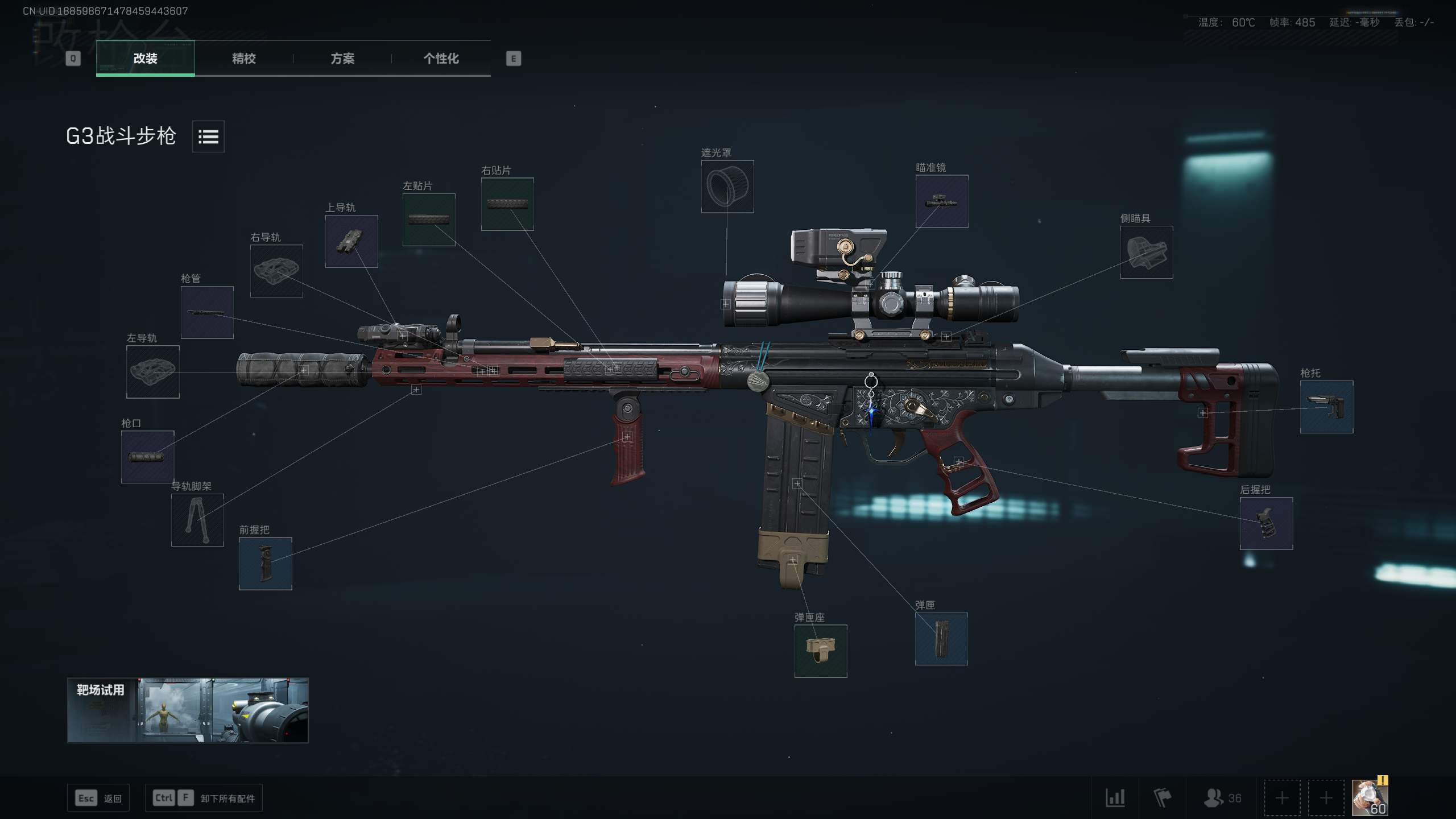Open the 枪口 muzzle slot
This screenshot has width=1456, height=819.
(147, 457)
